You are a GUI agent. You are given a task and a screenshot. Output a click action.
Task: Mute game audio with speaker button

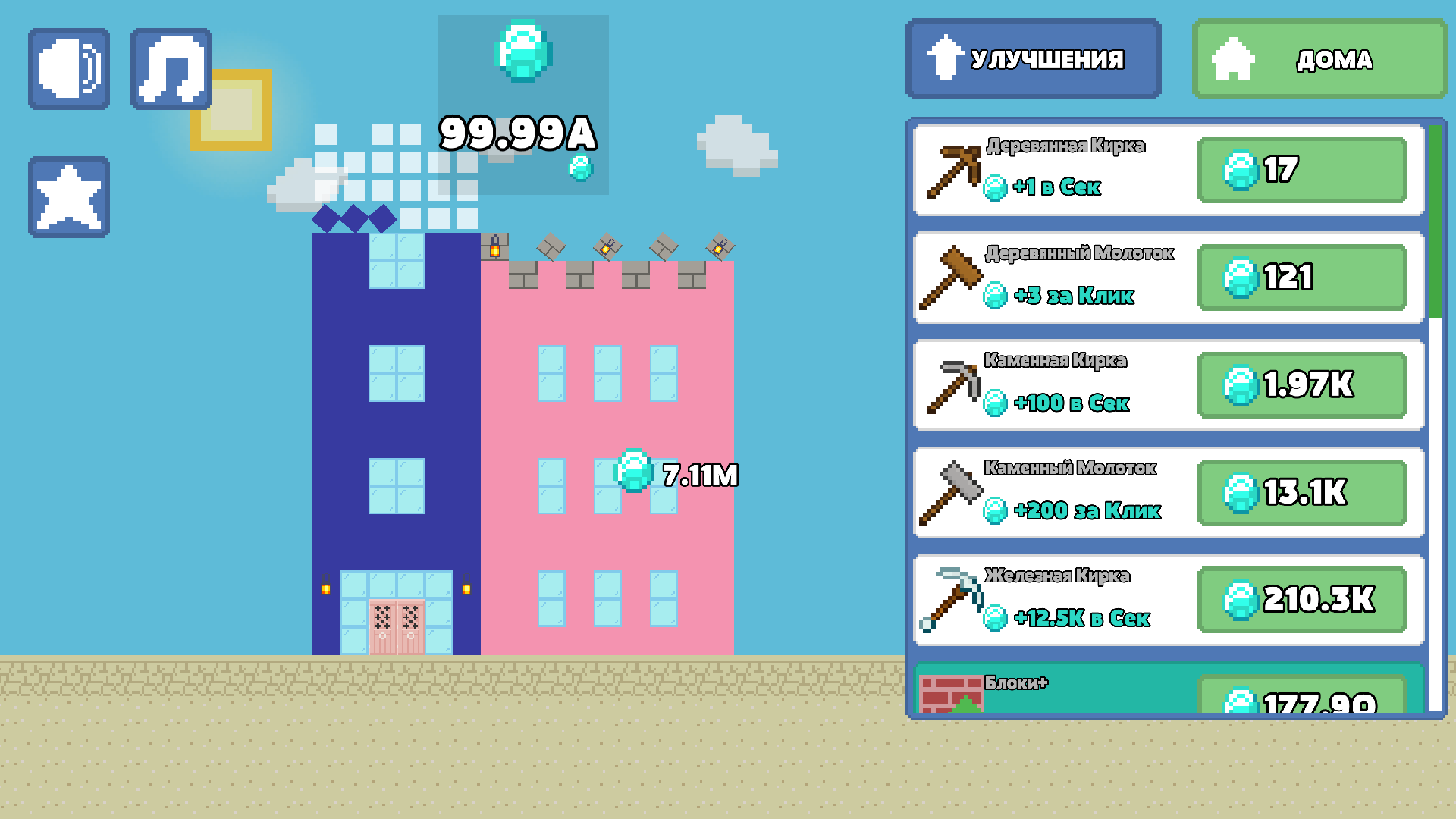click(x=67, y=67)
